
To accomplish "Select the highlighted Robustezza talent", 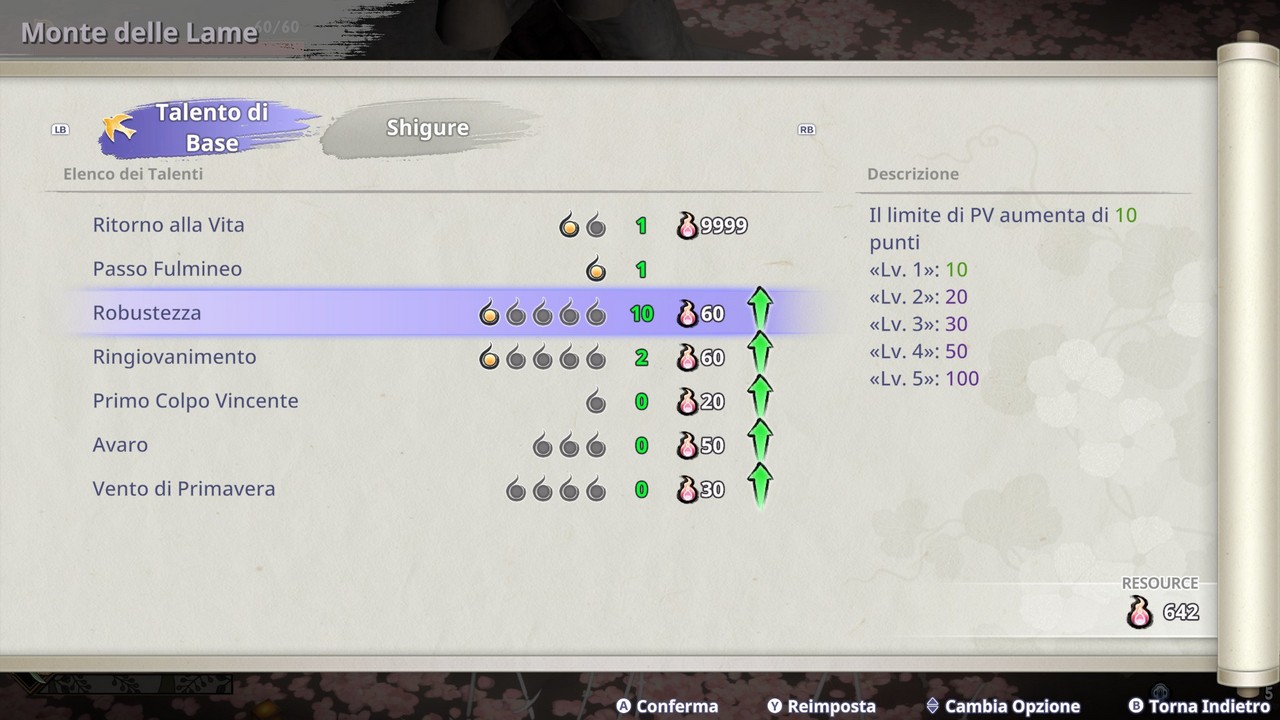I will pos(147,313).
